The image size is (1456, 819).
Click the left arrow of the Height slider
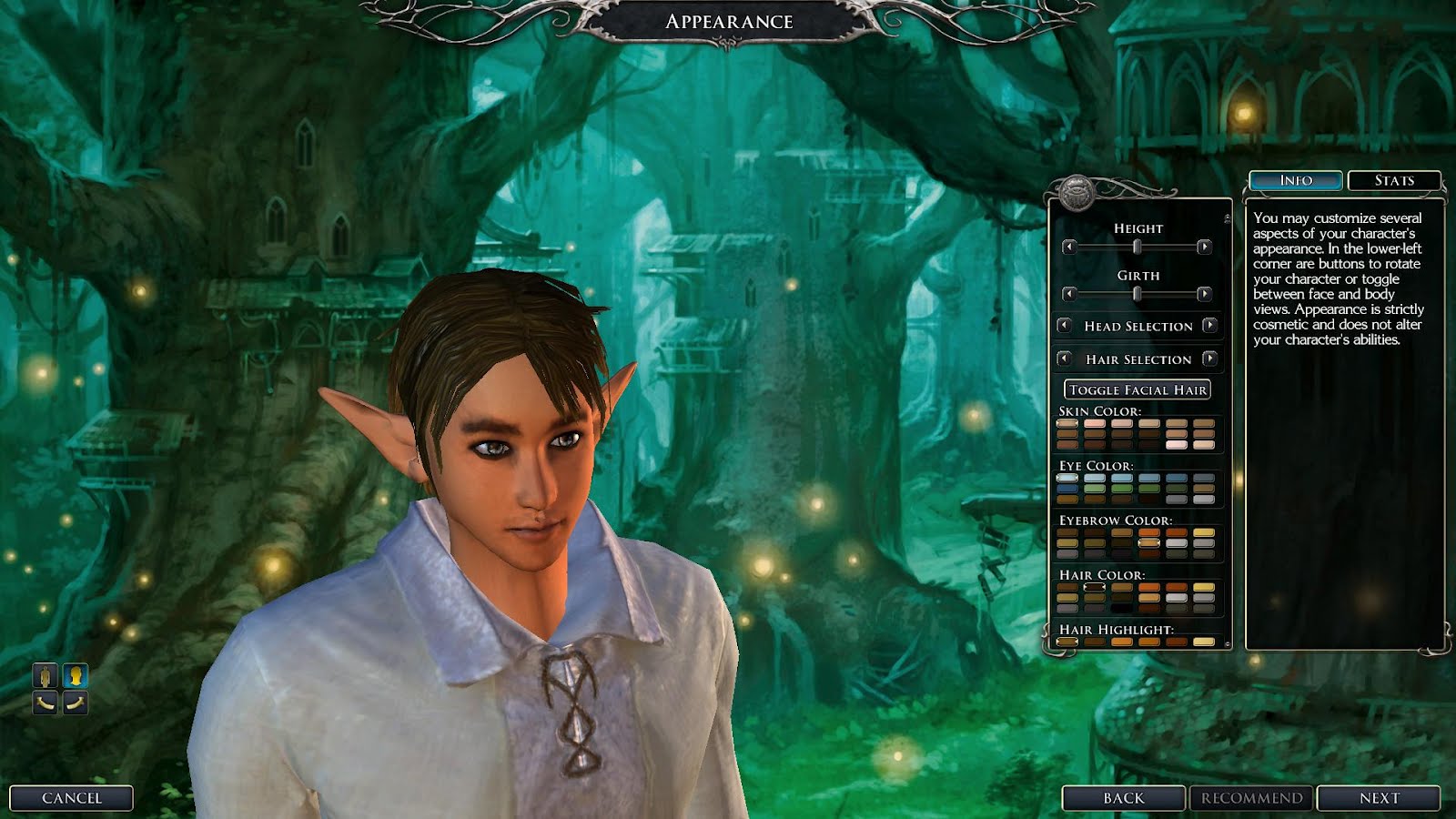1069,247
